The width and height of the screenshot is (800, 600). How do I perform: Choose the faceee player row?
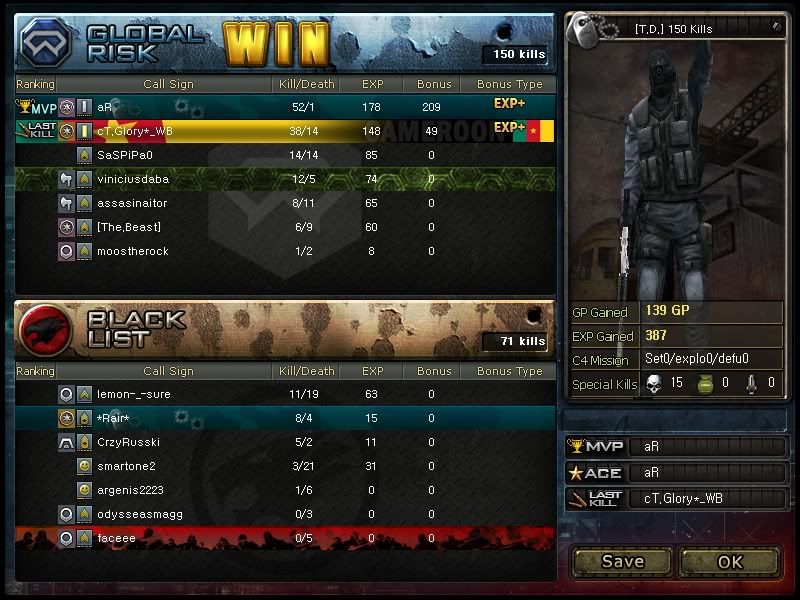(x=115, y=538)
